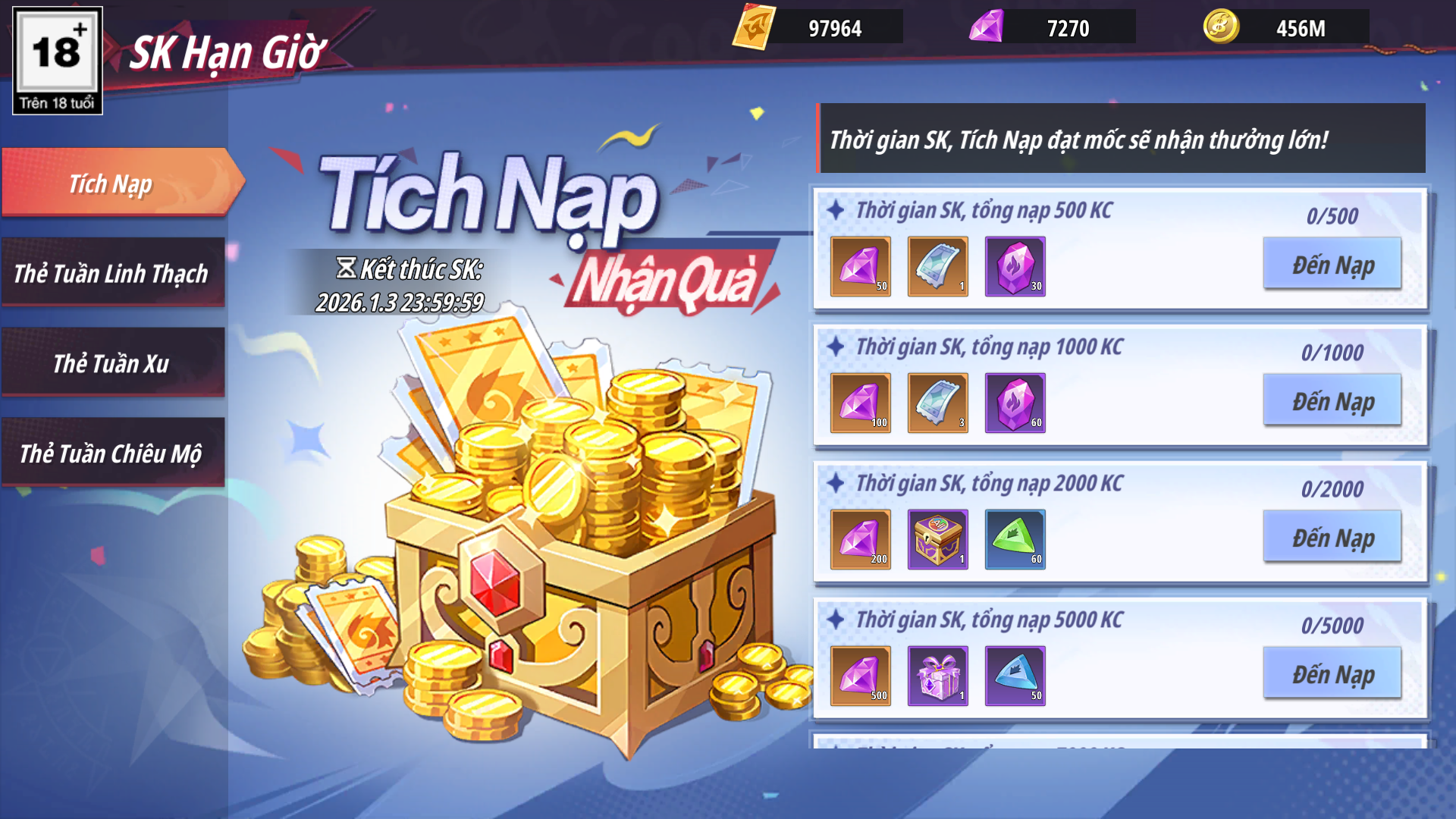Check the purple gift box reward
Screen dimensions: 1456x819
[937, 676]
